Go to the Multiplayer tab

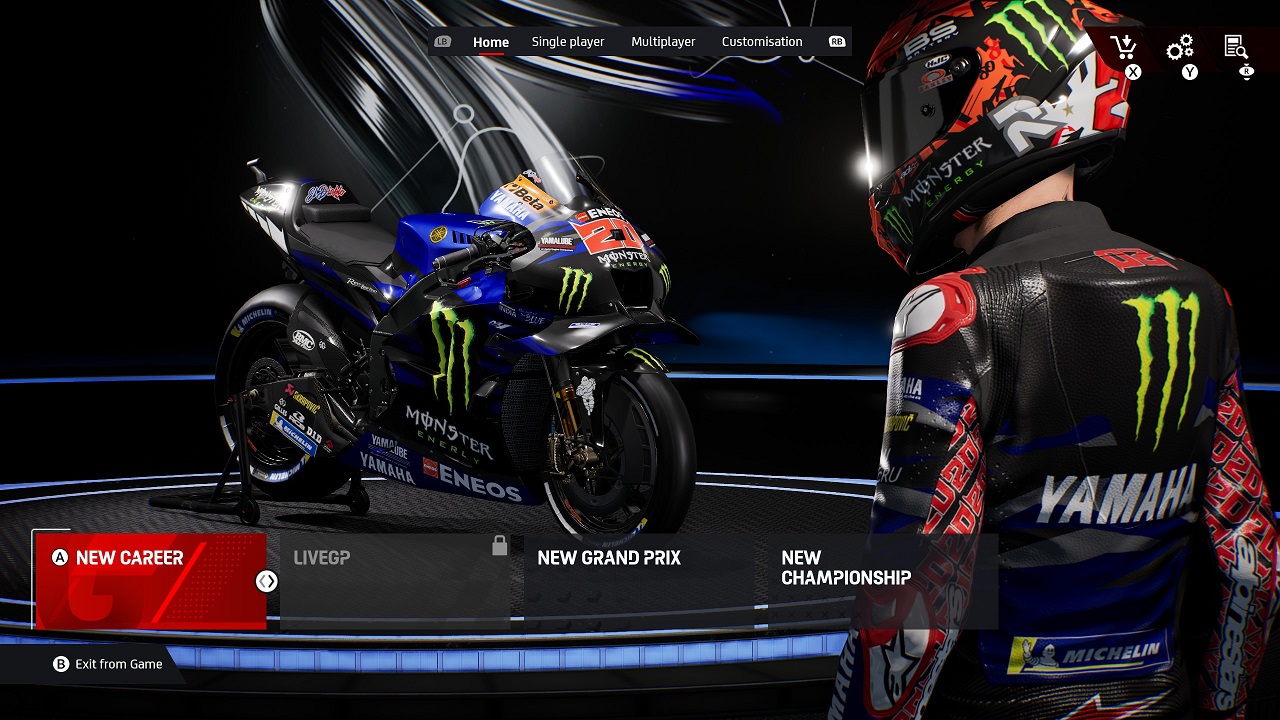pyautogui.click(x=663, y=42)
